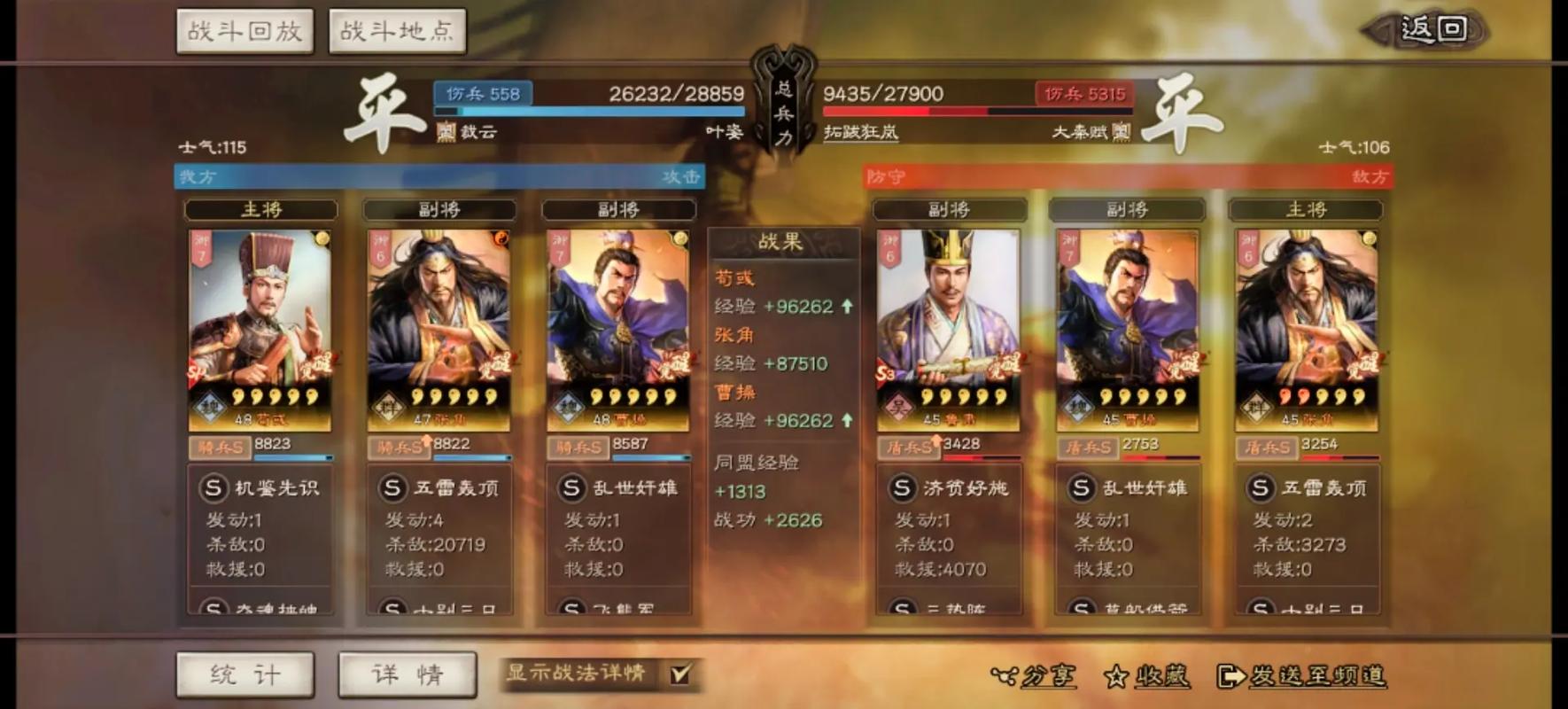The width and height of the screenshot is (1568, 709).
Task: Click the 五雷轰顶 S skill icon on the second card
Action: (x=392, y=487)
